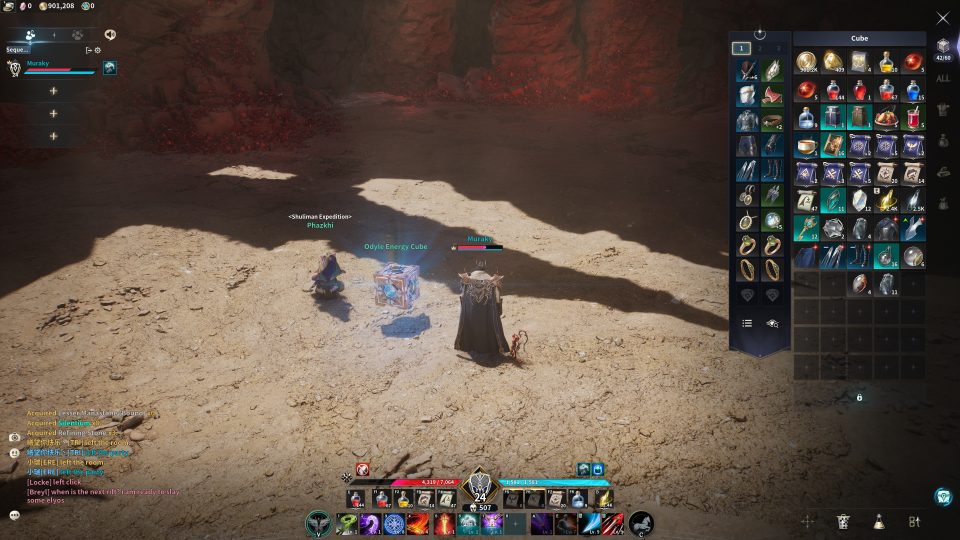Image resolution: width=960 pixels, height=540 pixels.
Task: Select the ALL inventory filter
Action: 942,78
